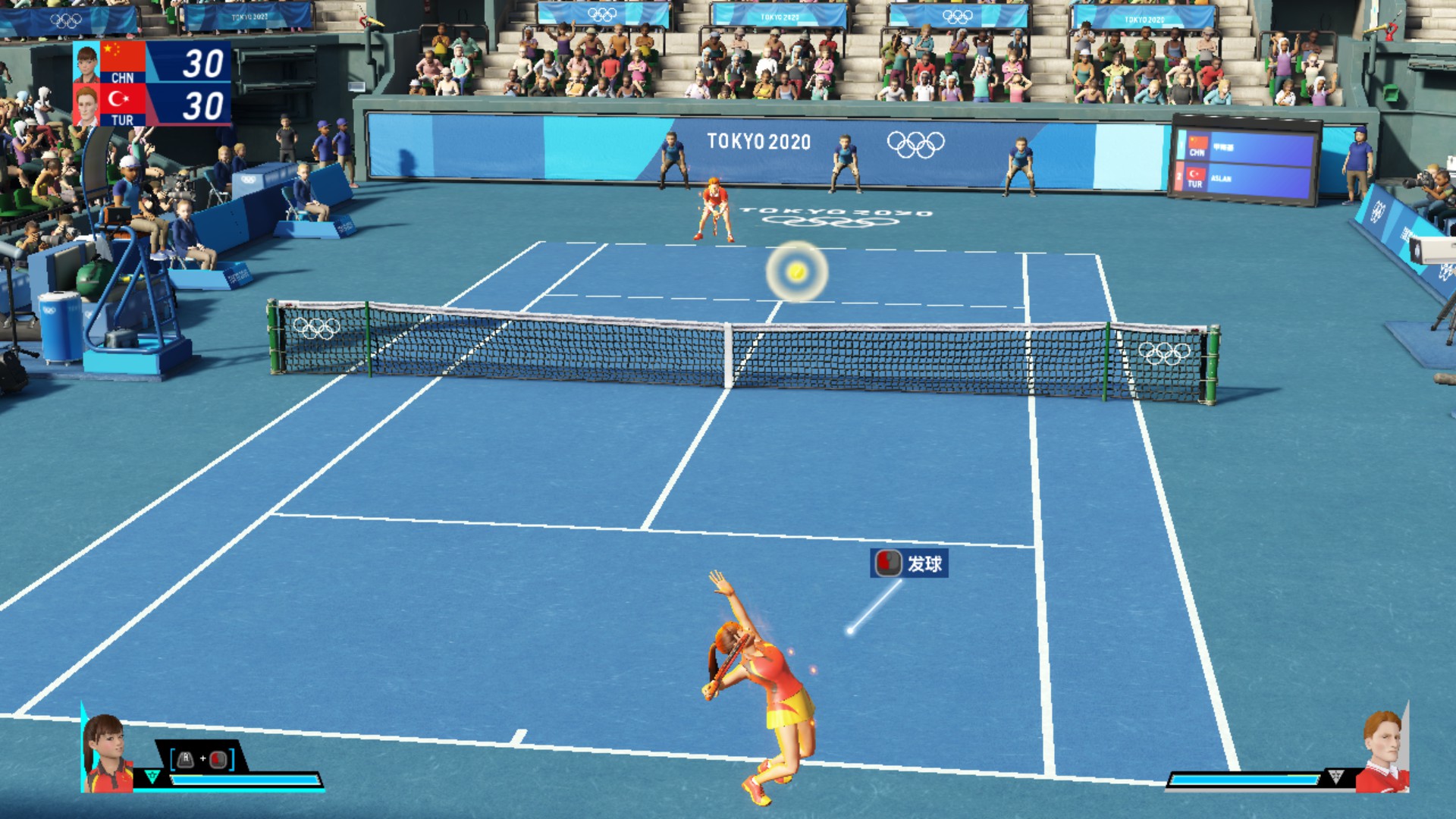Click the Chinese player's portrait beside the stamina bar
The height and width of the screenshot is (819, 1456).
click(x=108, y=753)
